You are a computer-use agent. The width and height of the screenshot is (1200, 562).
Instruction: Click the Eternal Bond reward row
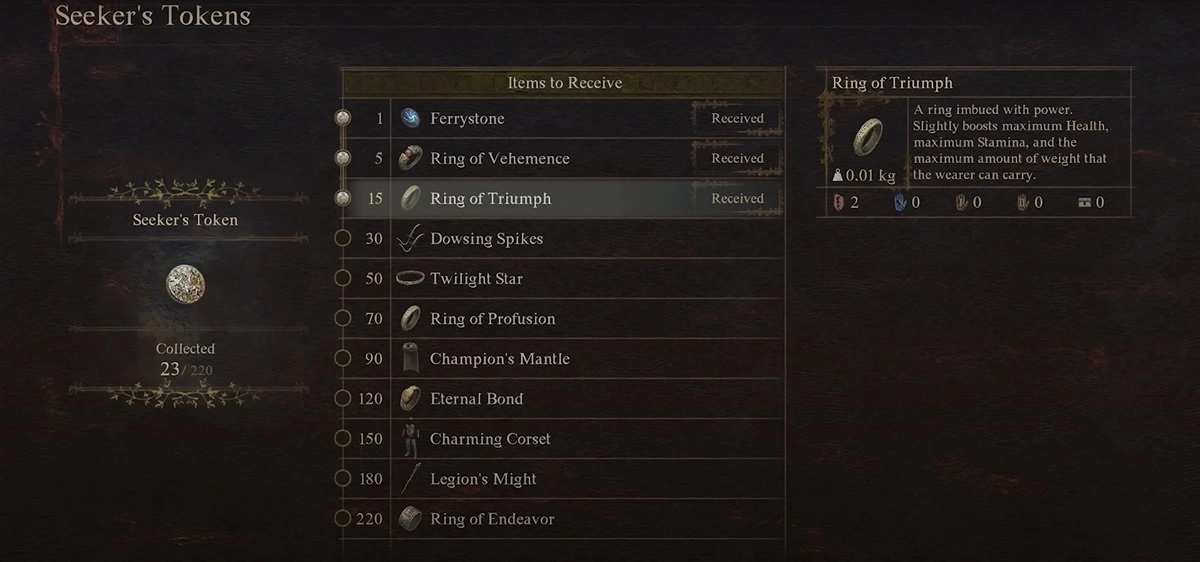tap(560, 399)
